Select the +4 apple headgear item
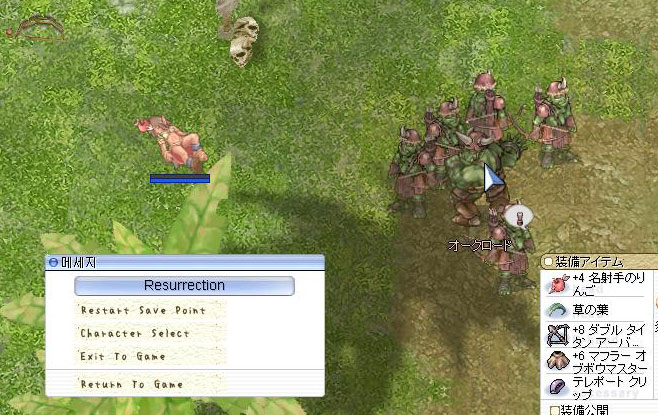The height and width of the screenshot is (415, 658). [596, 283]
